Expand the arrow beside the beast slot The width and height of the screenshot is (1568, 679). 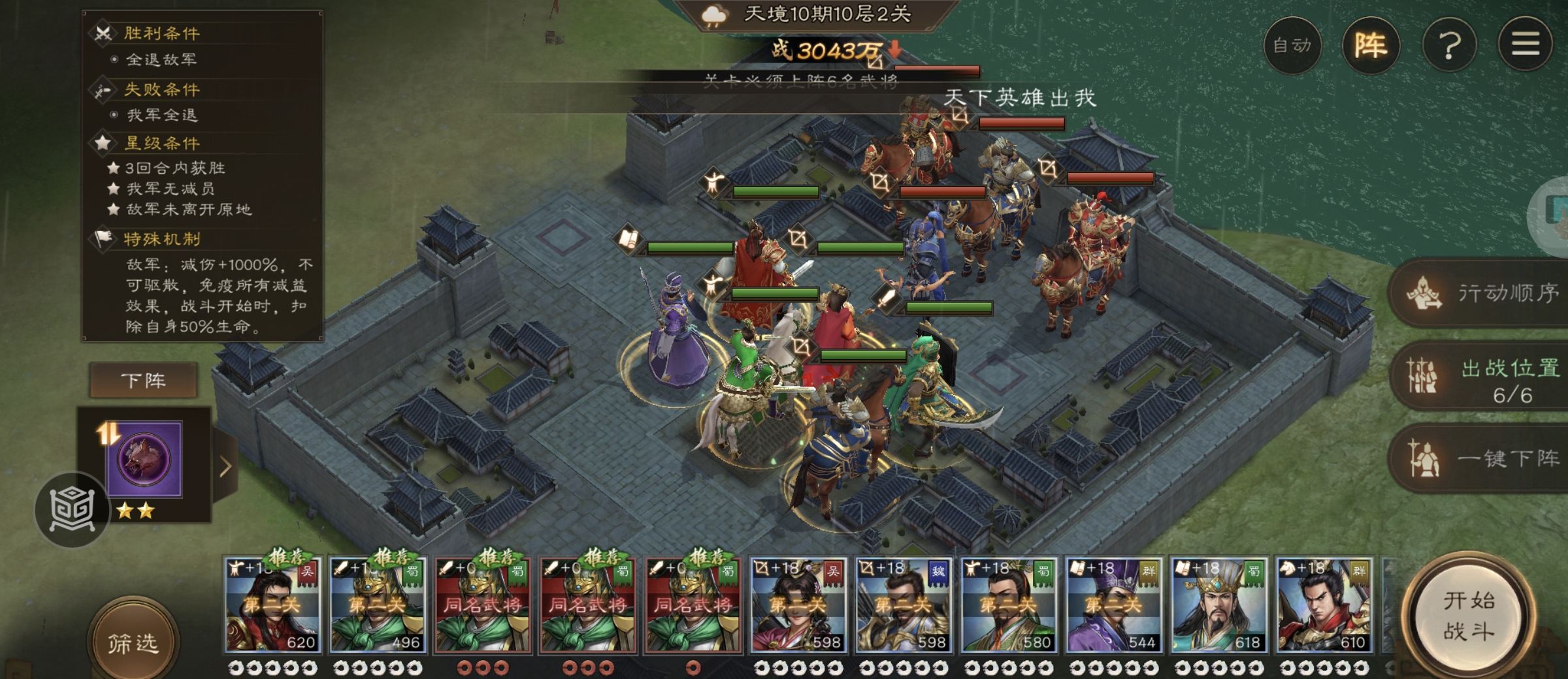[225, 466]
